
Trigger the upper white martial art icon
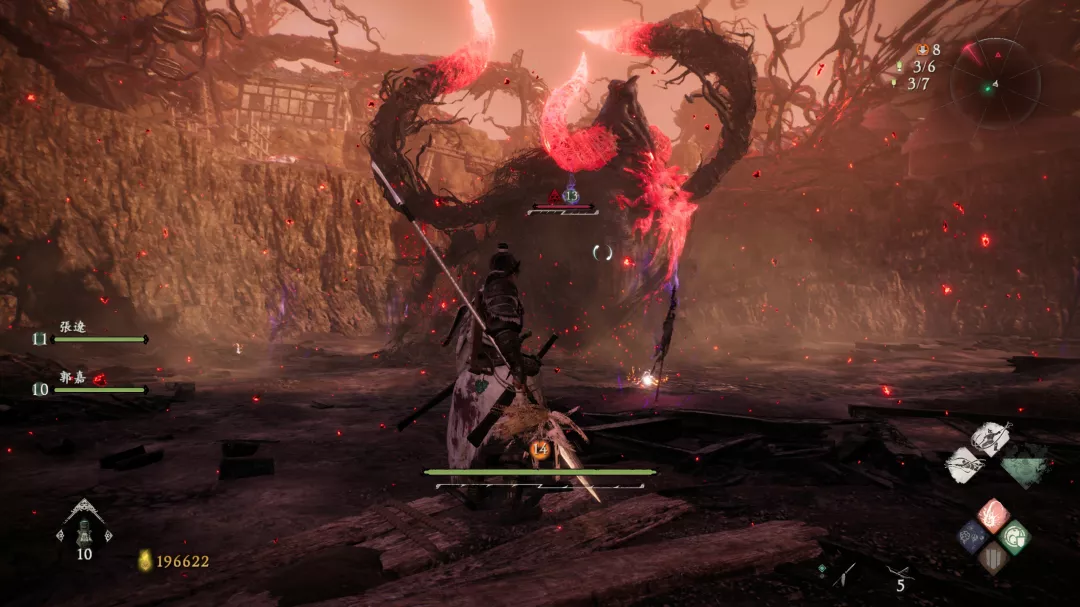989,439
